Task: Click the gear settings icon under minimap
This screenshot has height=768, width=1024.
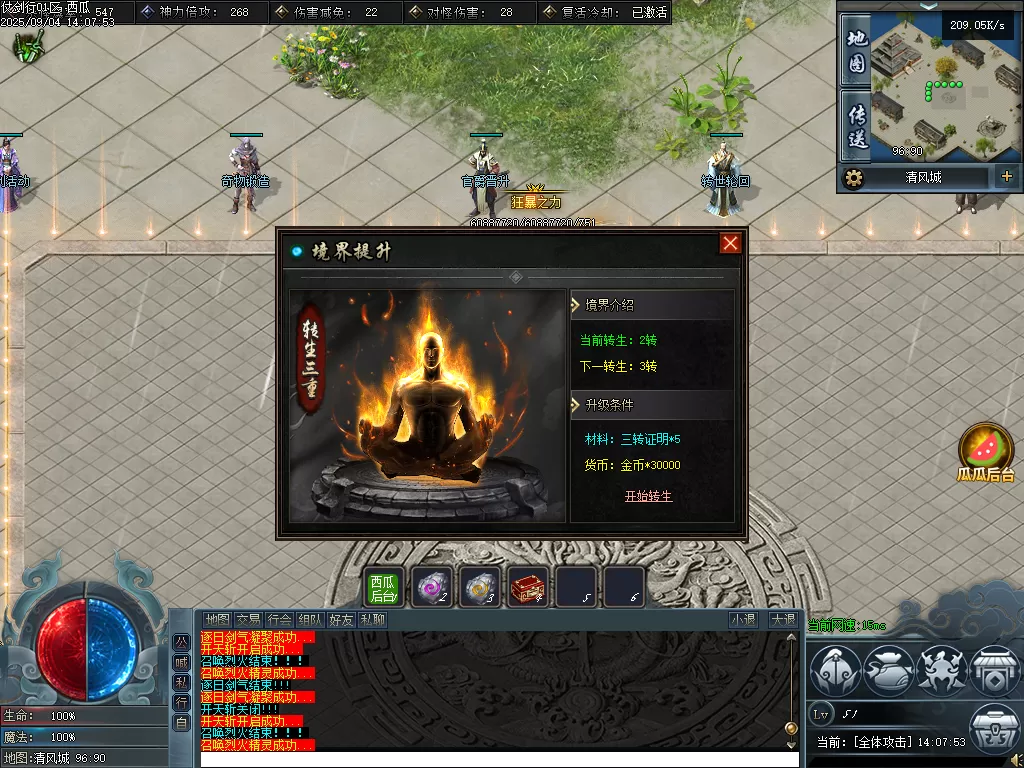Action: [x=853, y=178]
